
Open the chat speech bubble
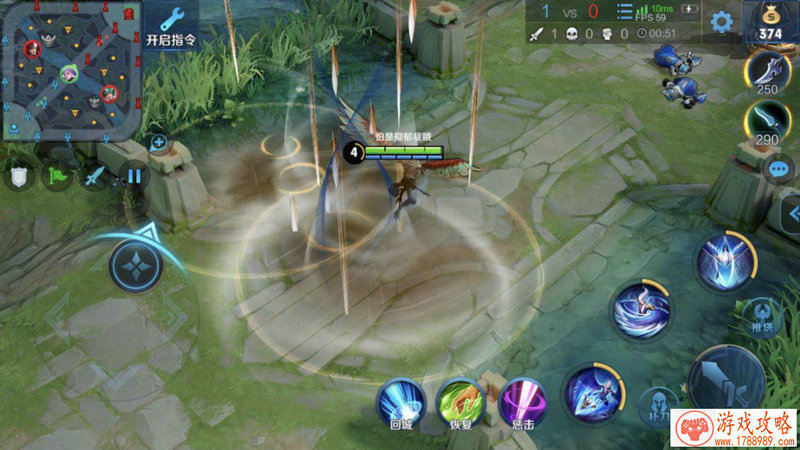tap(779, 168)
